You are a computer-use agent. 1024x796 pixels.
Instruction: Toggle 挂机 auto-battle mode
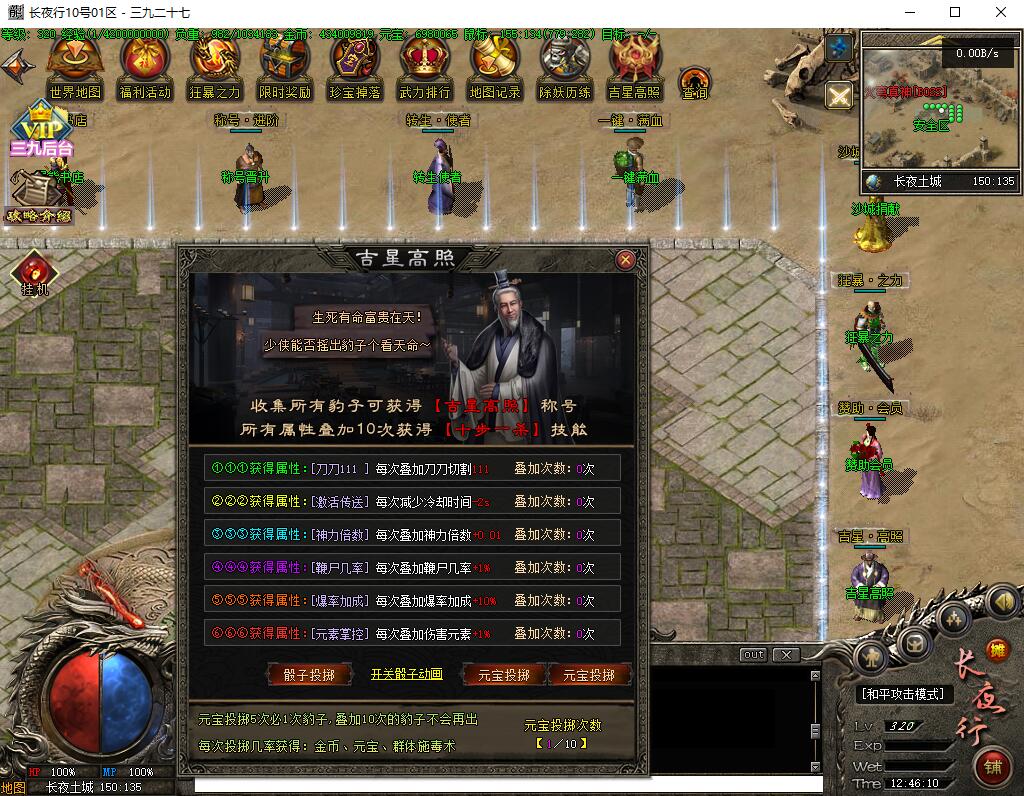[x=33, y=274]
